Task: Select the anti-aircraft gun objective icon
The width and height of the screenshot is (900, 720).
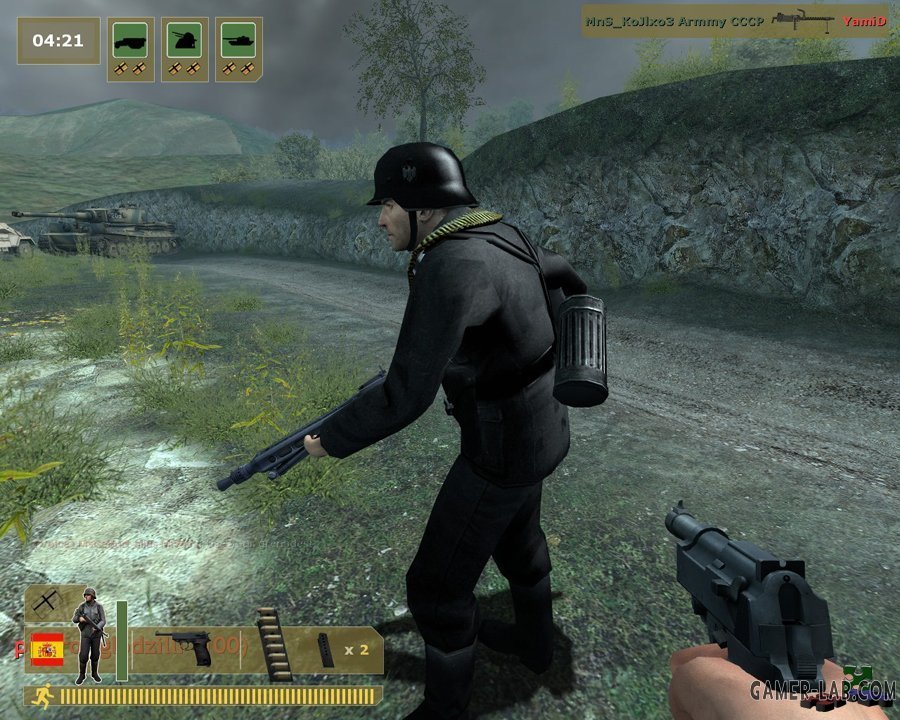Action: pos(184,42)
